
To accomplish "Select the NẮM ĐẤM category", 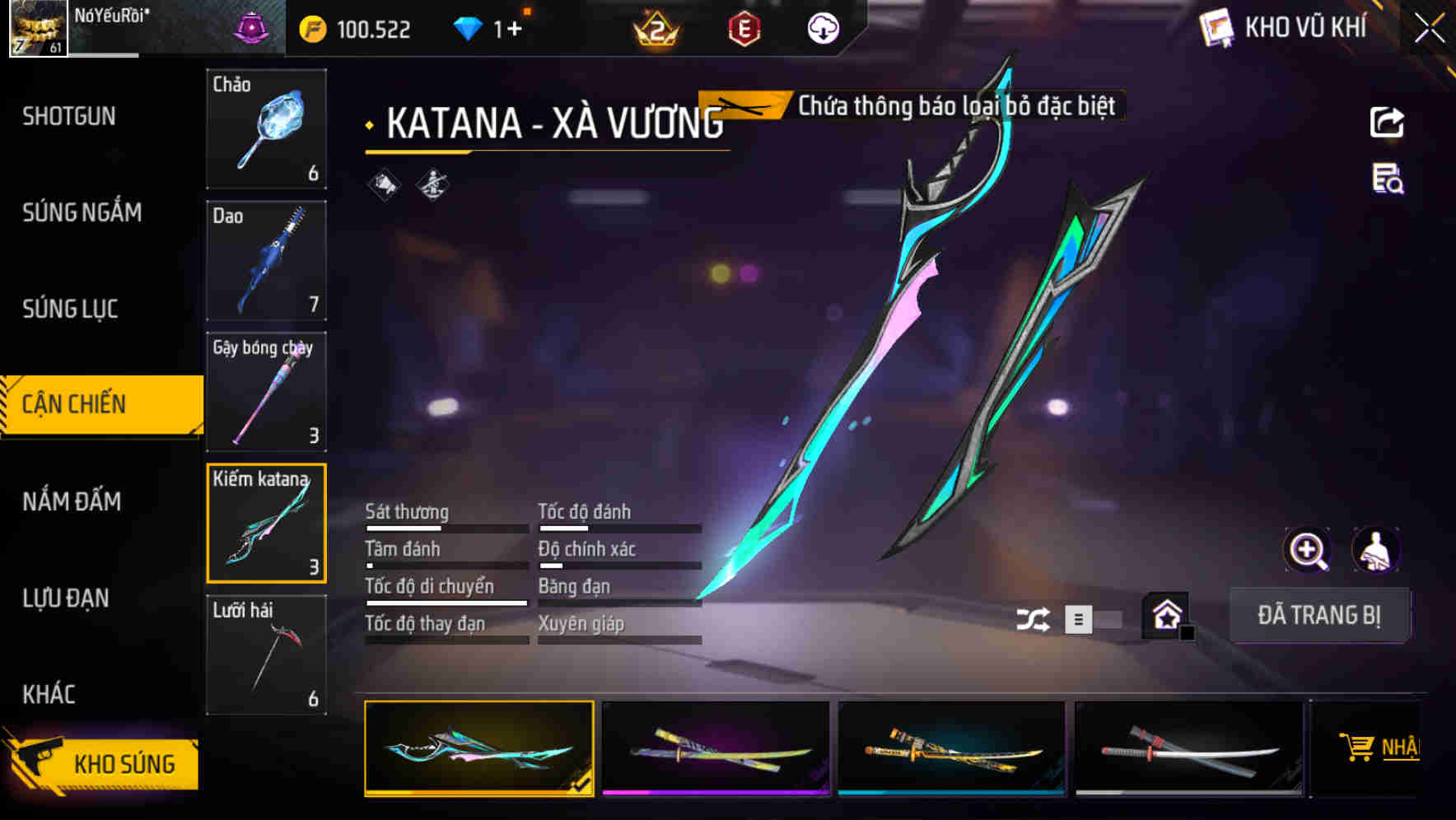I will [x=72, y=501].
